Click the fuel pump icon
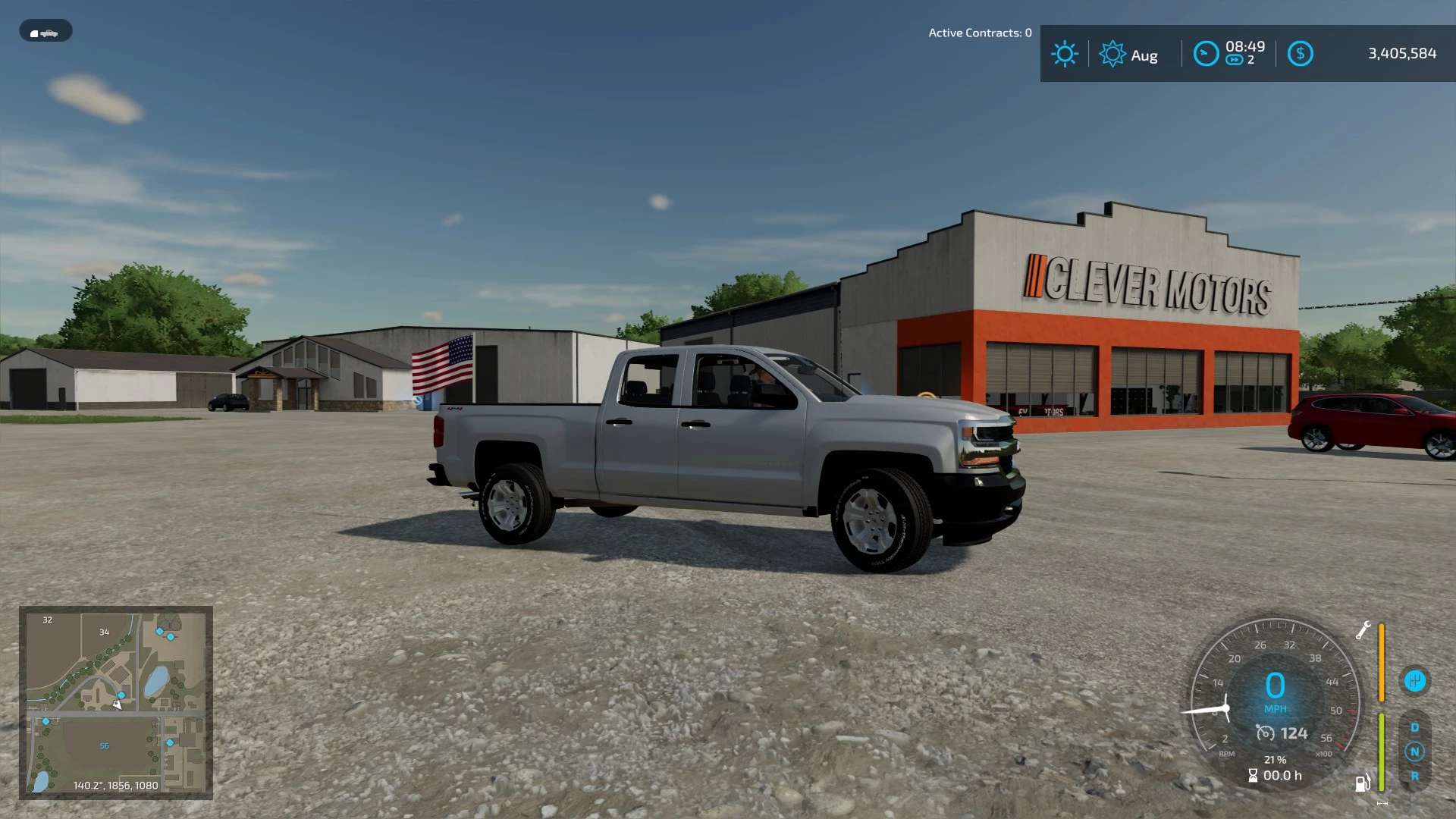The image size is (1456, 819). [1363, 782]
